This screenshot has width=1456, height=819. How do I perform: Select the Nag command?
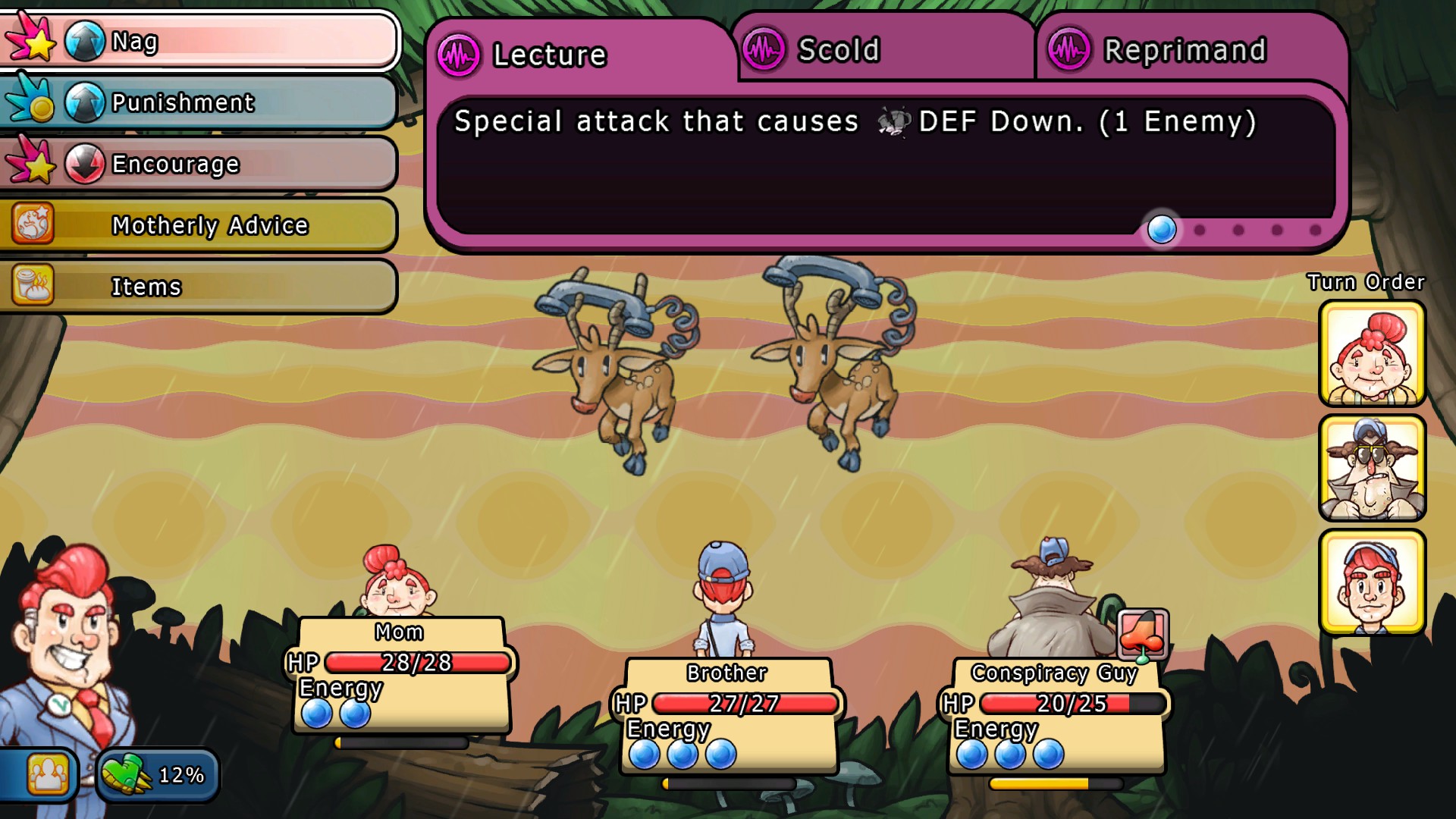point(199,41)
